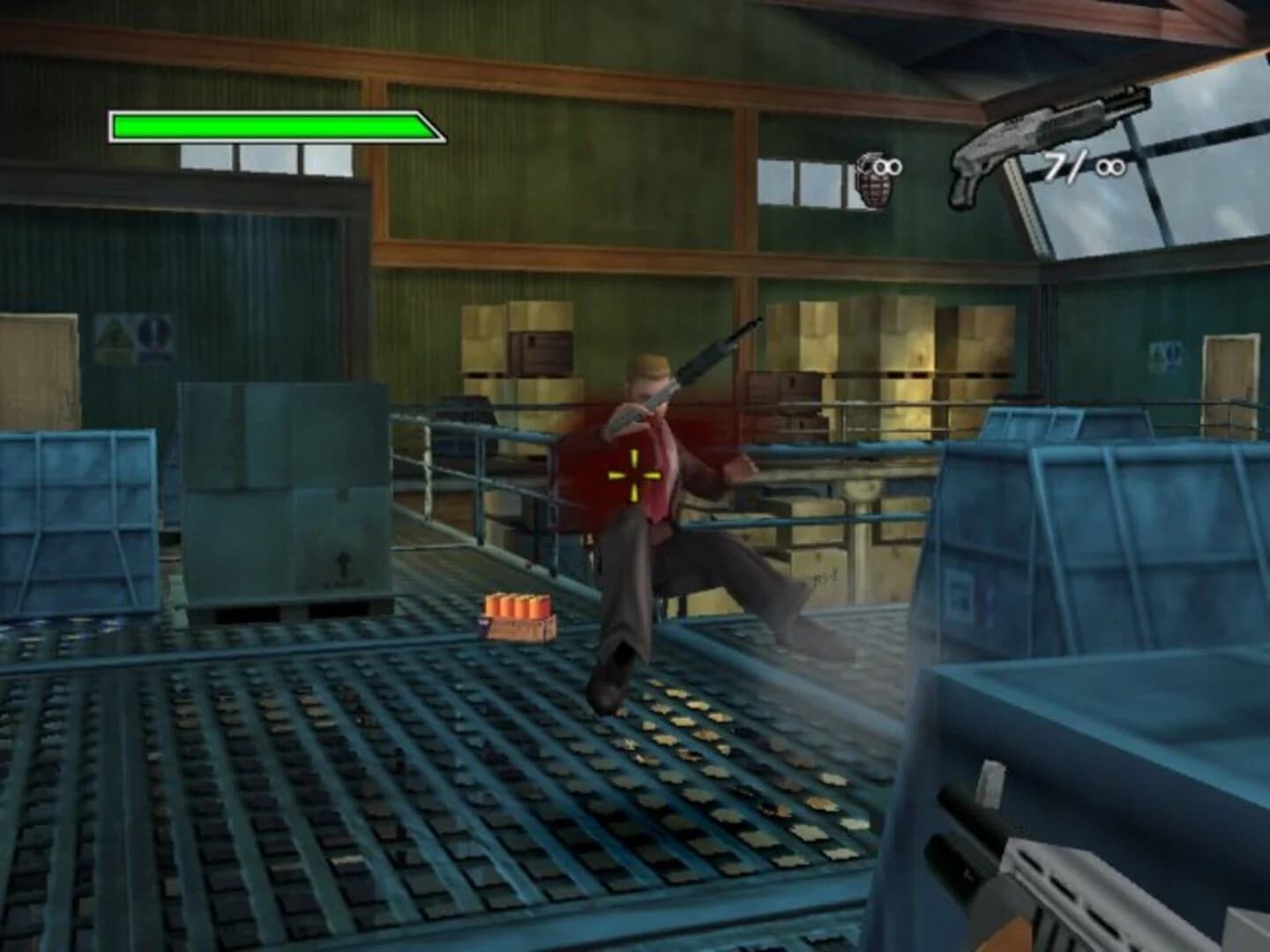The height and width of the screenshot is (952, 1270).
Task: Click the yellow targeting crosshair
Action: coord(634,474)
